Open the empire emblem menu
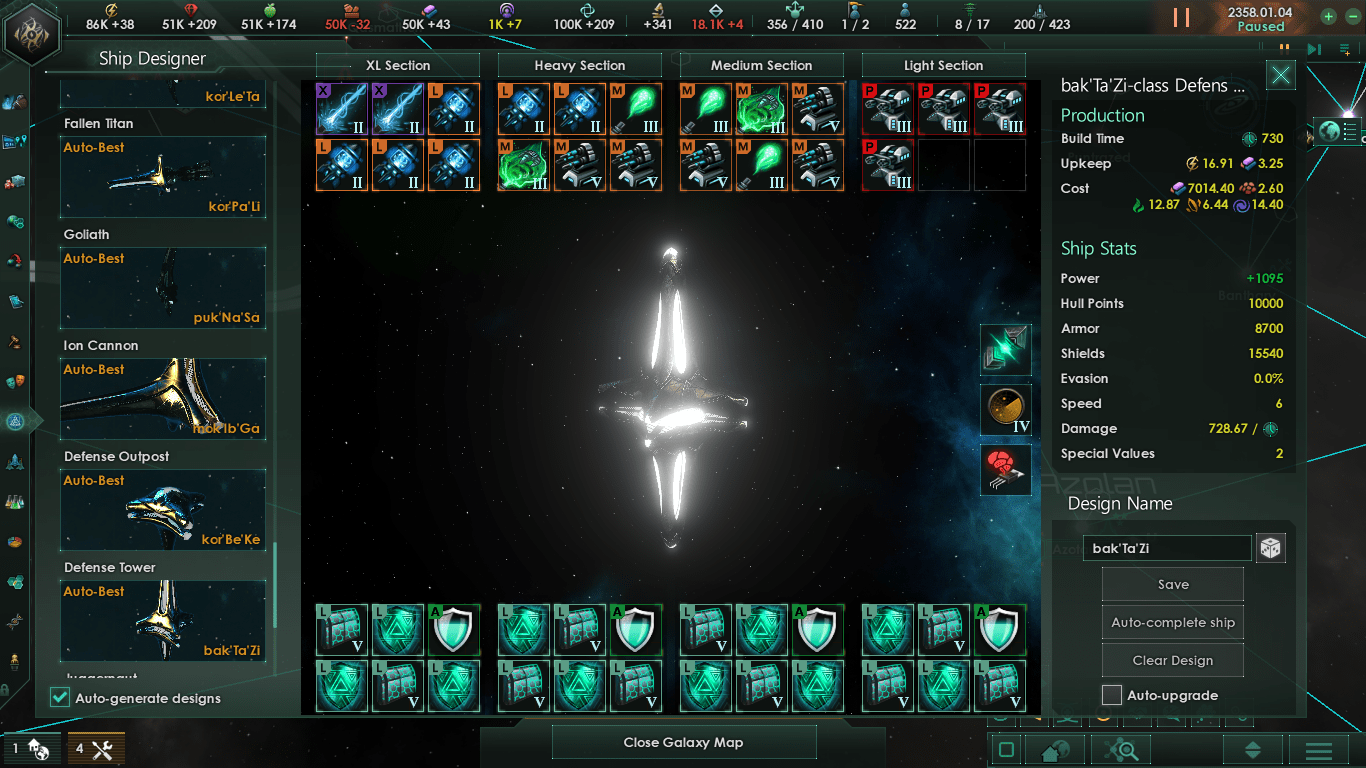 click(x=31, y=32)
